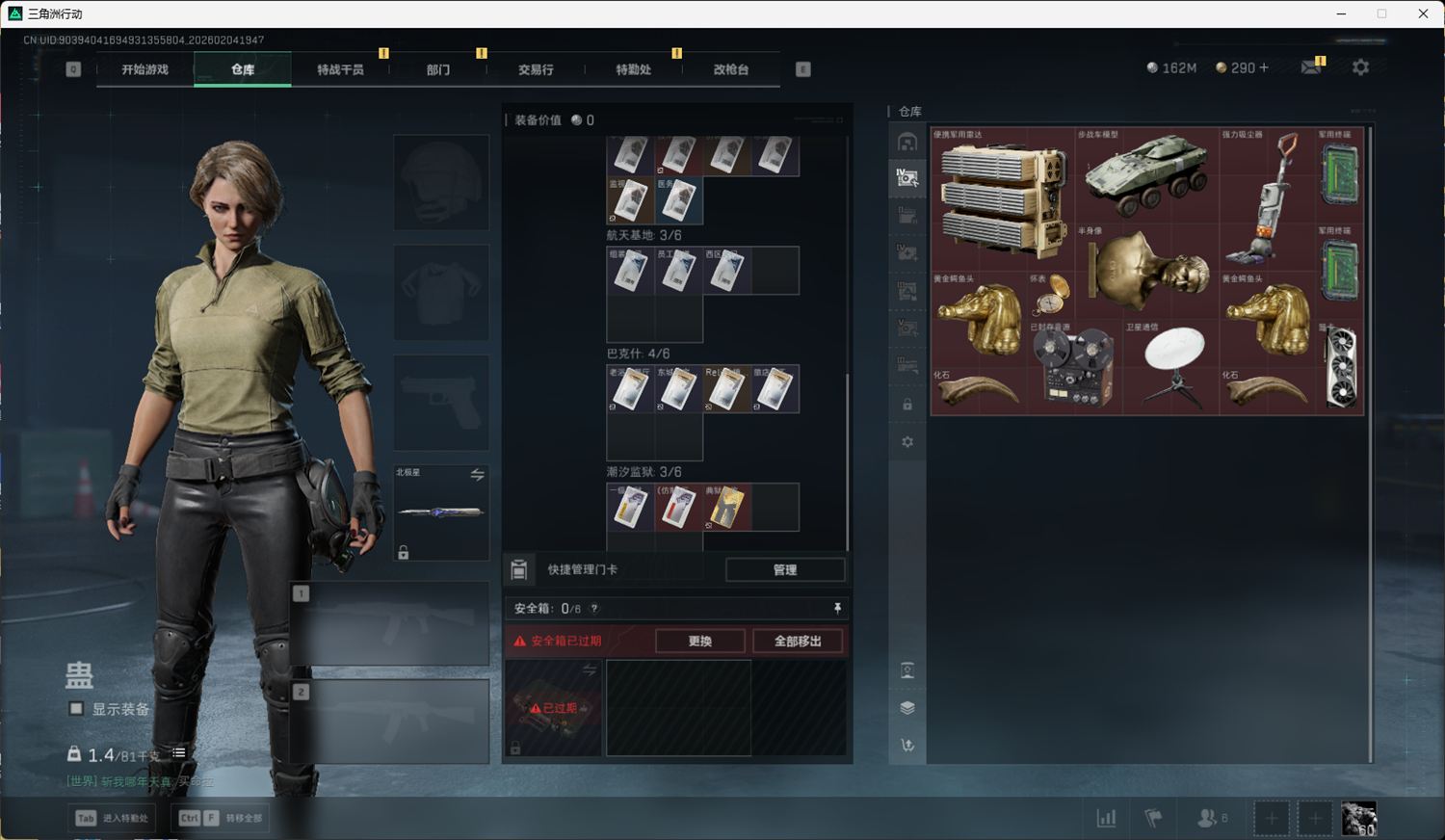Select the 便携军用雷达 radar item
The width and height of the screenshot is (1445, 840).
click(1002, 199)
